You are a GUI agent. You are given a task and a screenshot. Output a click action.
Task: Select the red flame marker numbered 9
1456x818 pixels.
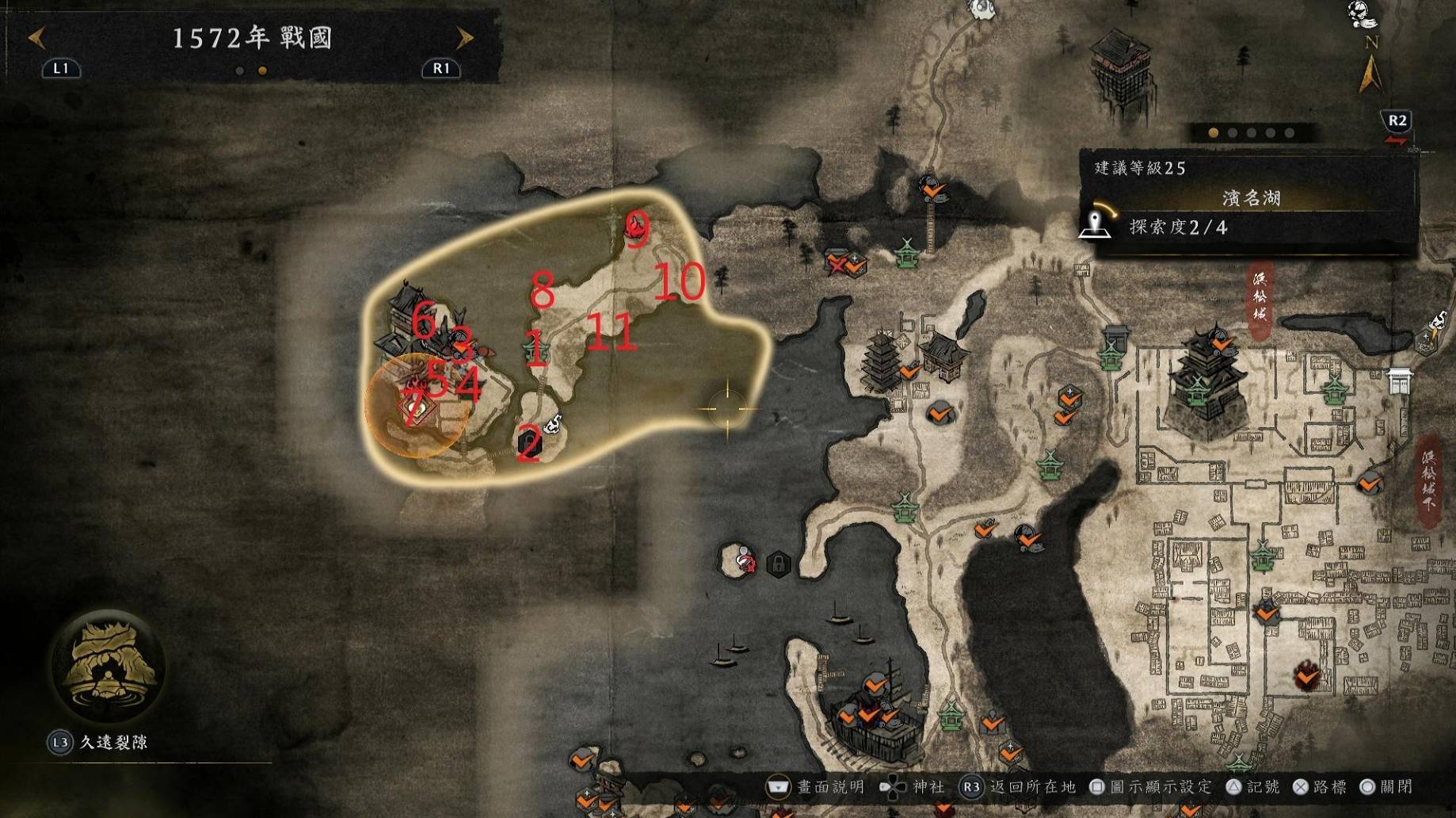[635, 228]
